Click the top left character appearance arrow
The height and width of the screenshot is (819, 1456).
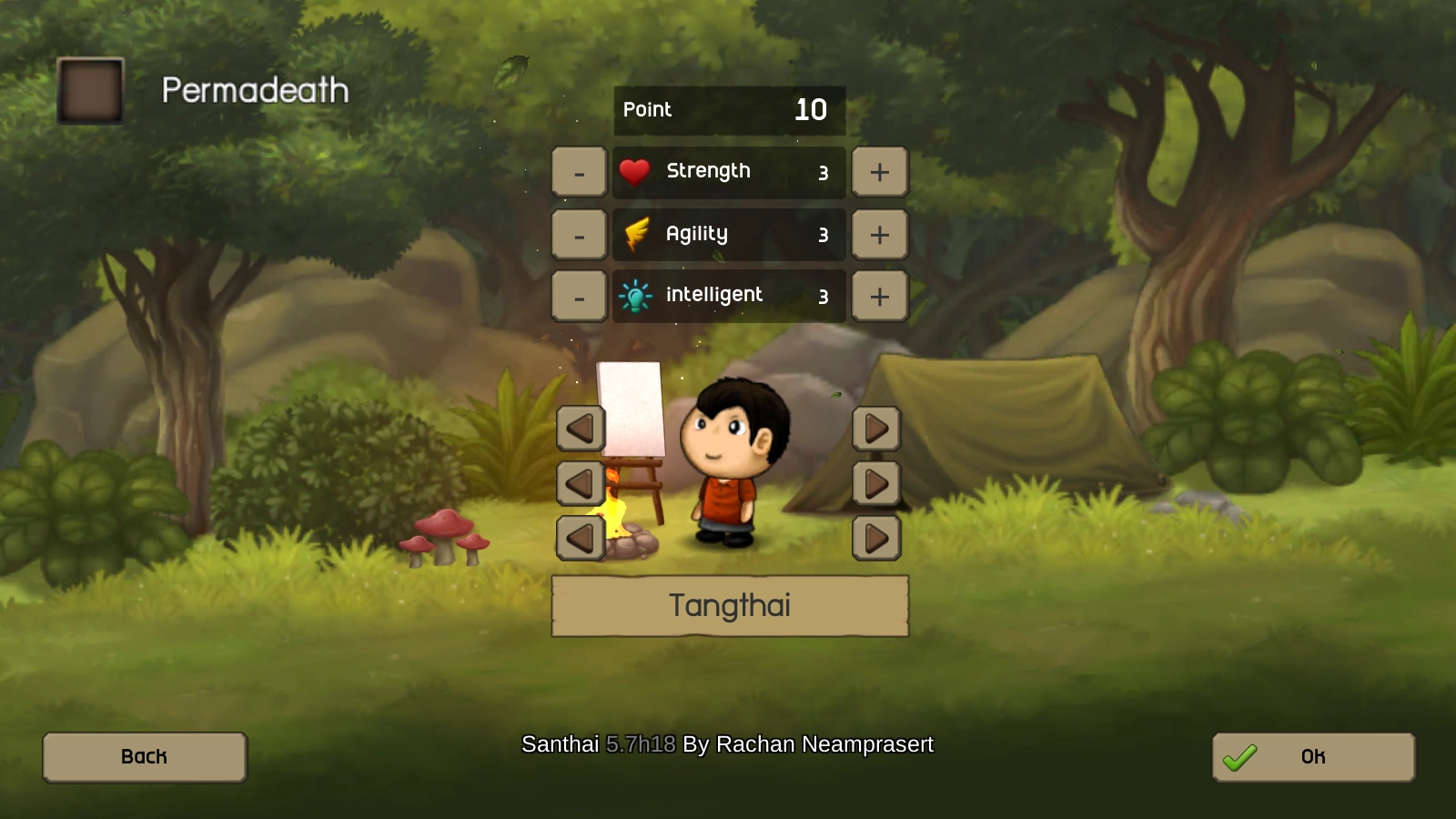(x=581, y=429)
